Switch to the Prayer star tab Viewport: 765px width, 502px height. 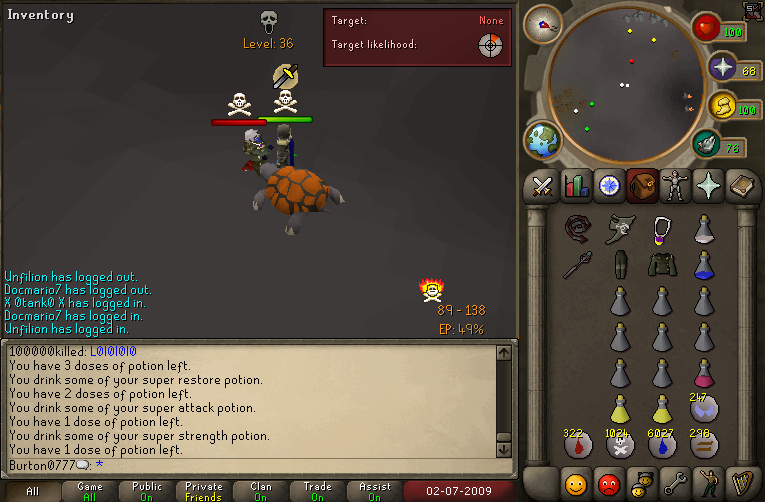(x=708, y=186)
